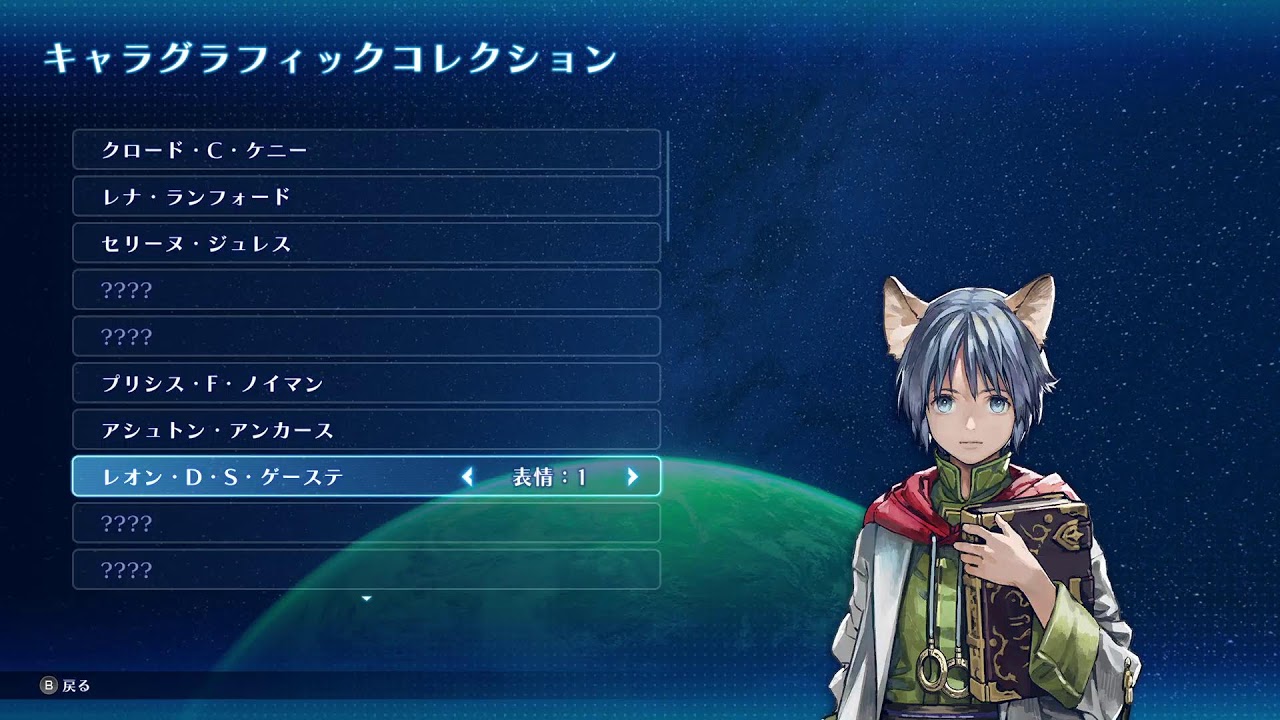
Task: Click the left arrow beside 表情:1
Action: (467, 477)
